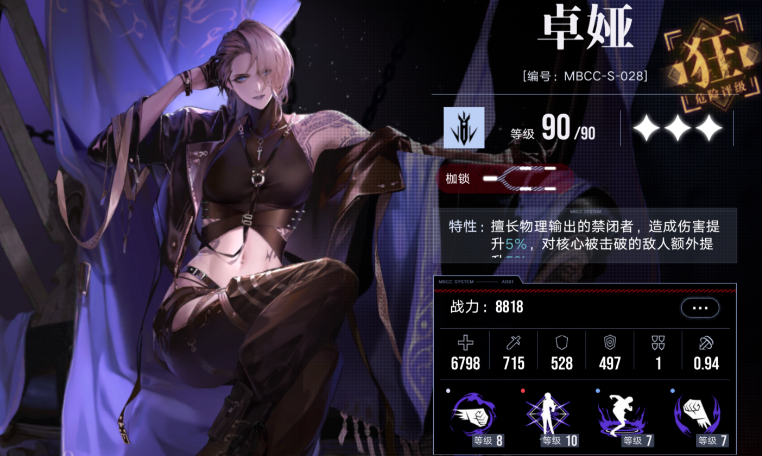Select the raised fist skill, level 7
762x456 pixels.
click(696, 418)
